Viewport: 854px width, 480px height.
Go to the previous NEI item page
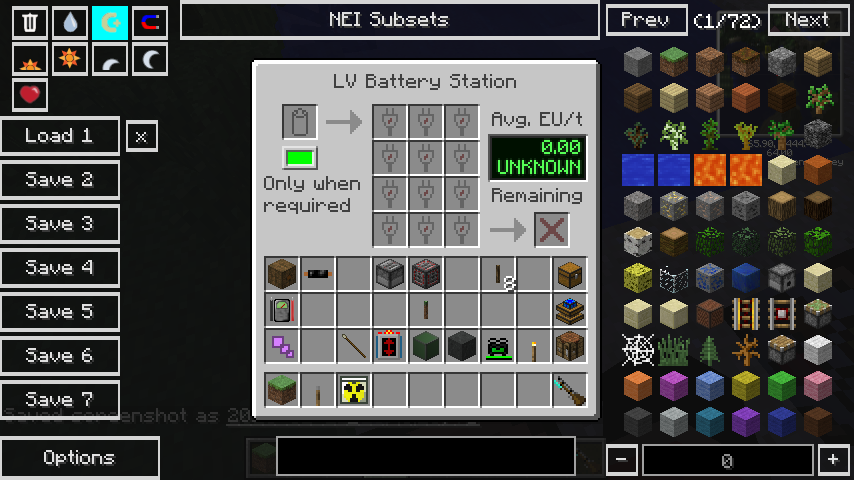click(646, 20)
